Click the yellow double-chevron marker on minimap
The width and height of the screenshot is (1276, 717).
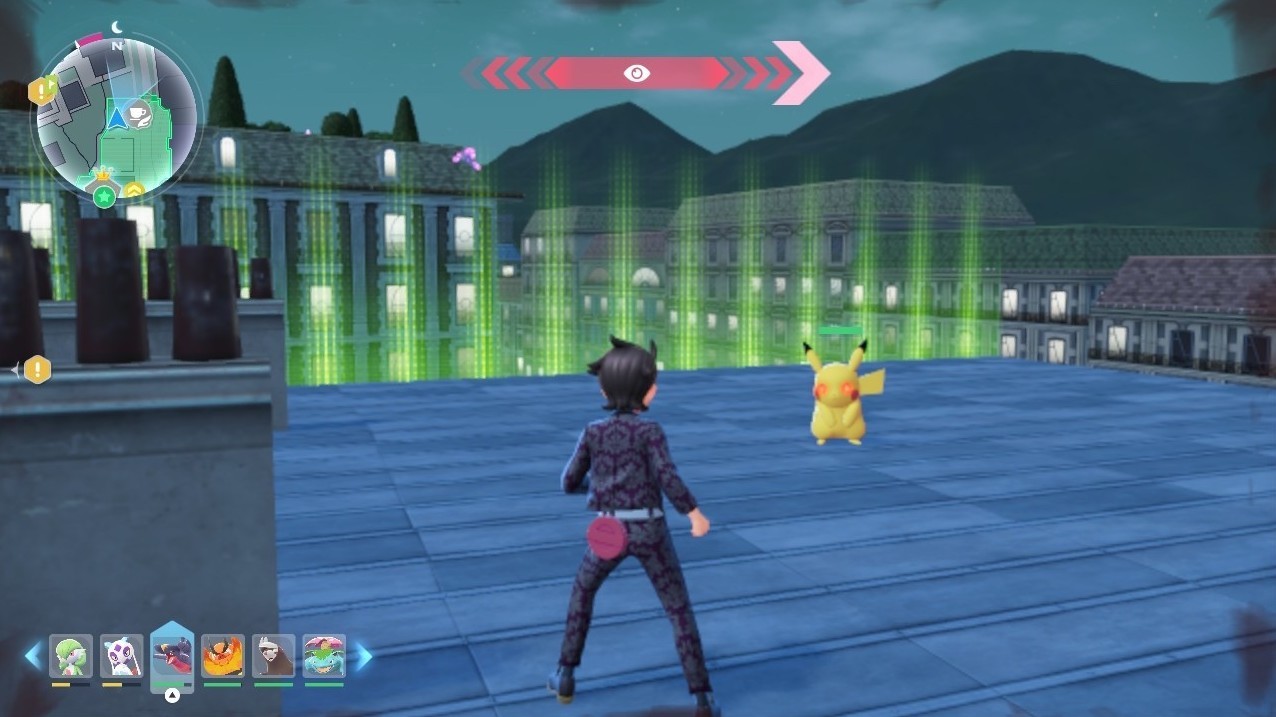pos(134,189)
